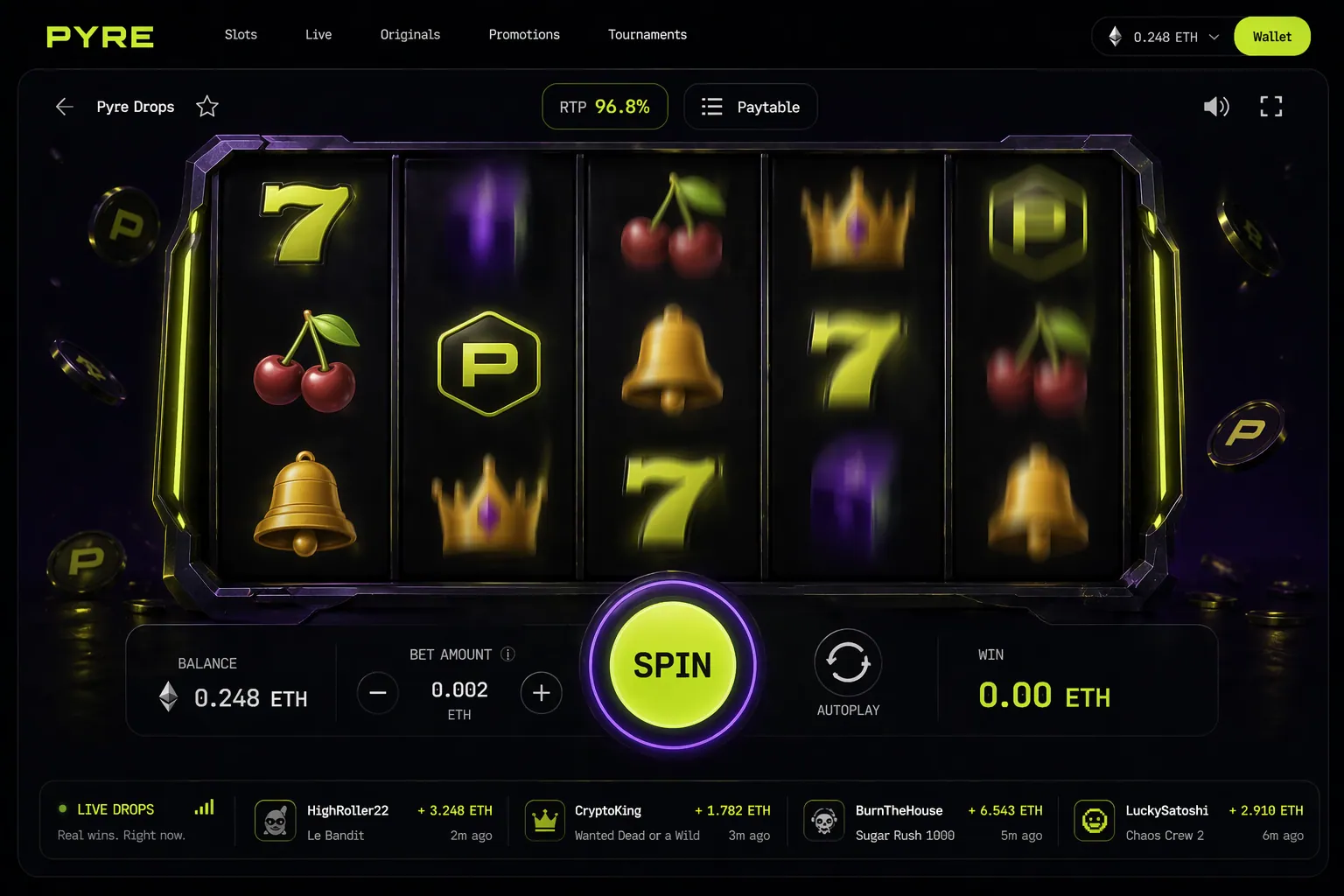Click the live drops signal indicator
Viewport: 1344px width, 896px height.
[x=204, y=808]
